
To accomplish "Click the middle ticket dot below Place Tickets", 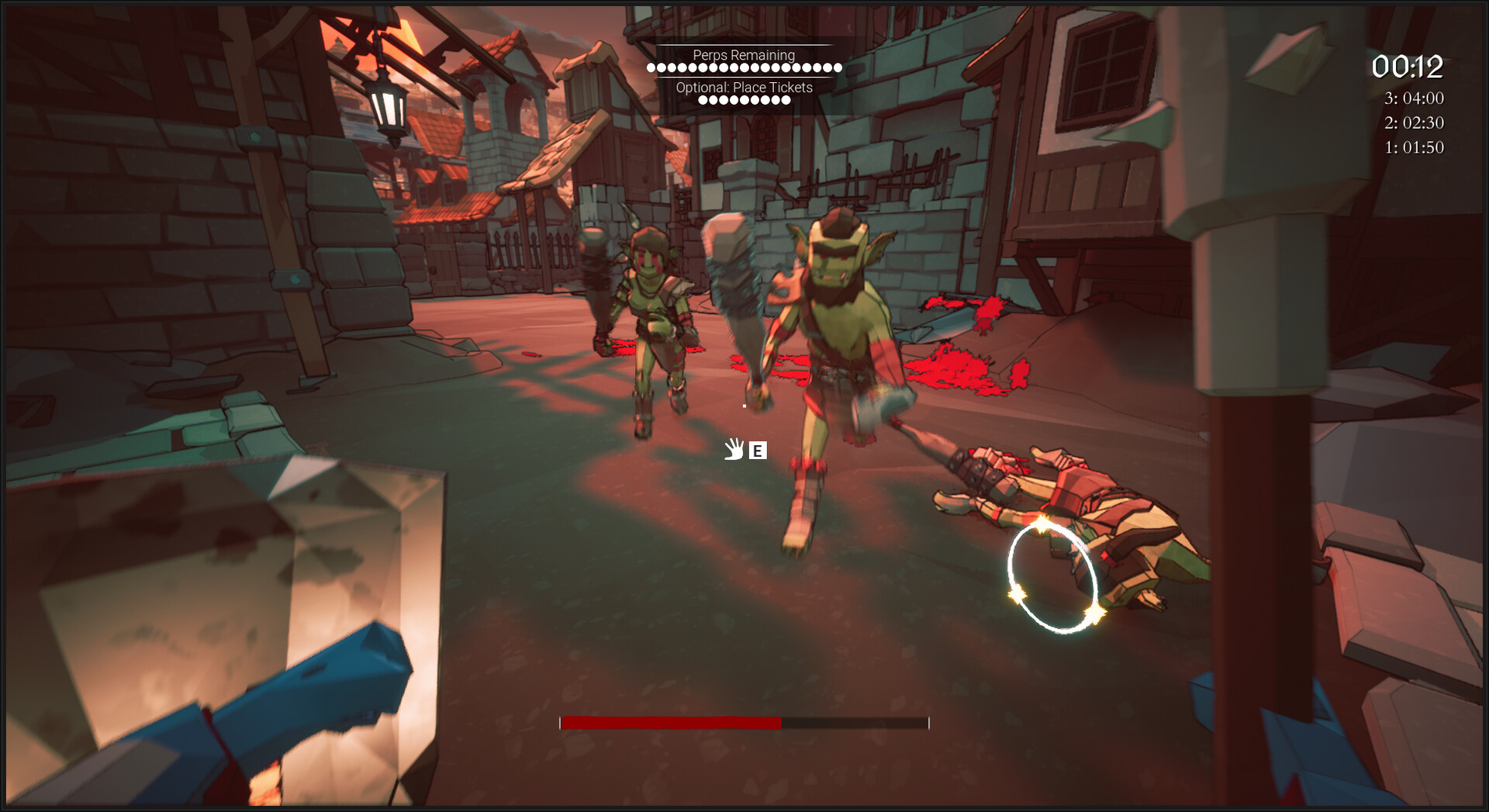I will tap(745, 102).
